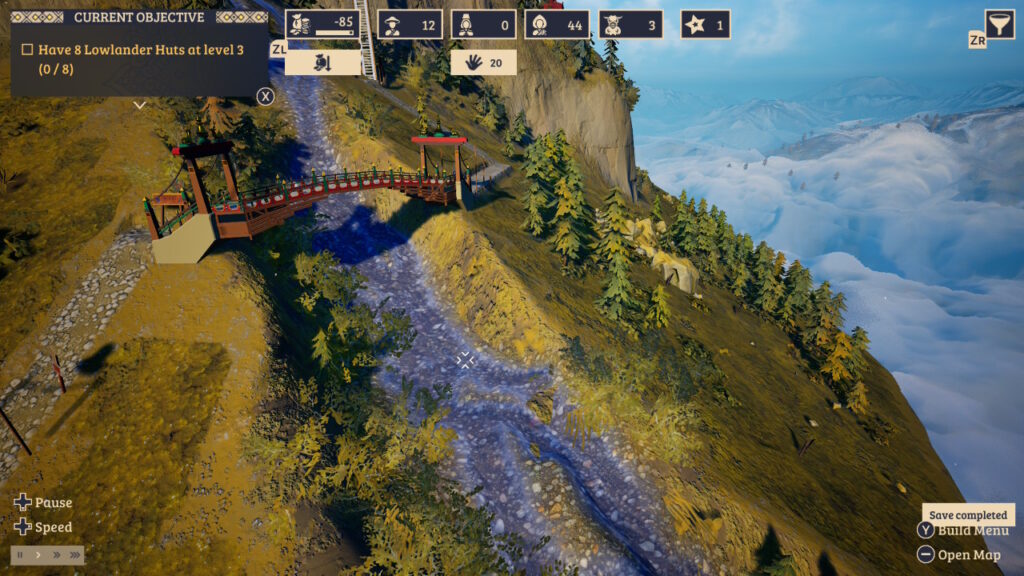Open the coins-with-down-arrow panel below the money
The image size is (1024, 576).
click(x=322, y=63)
